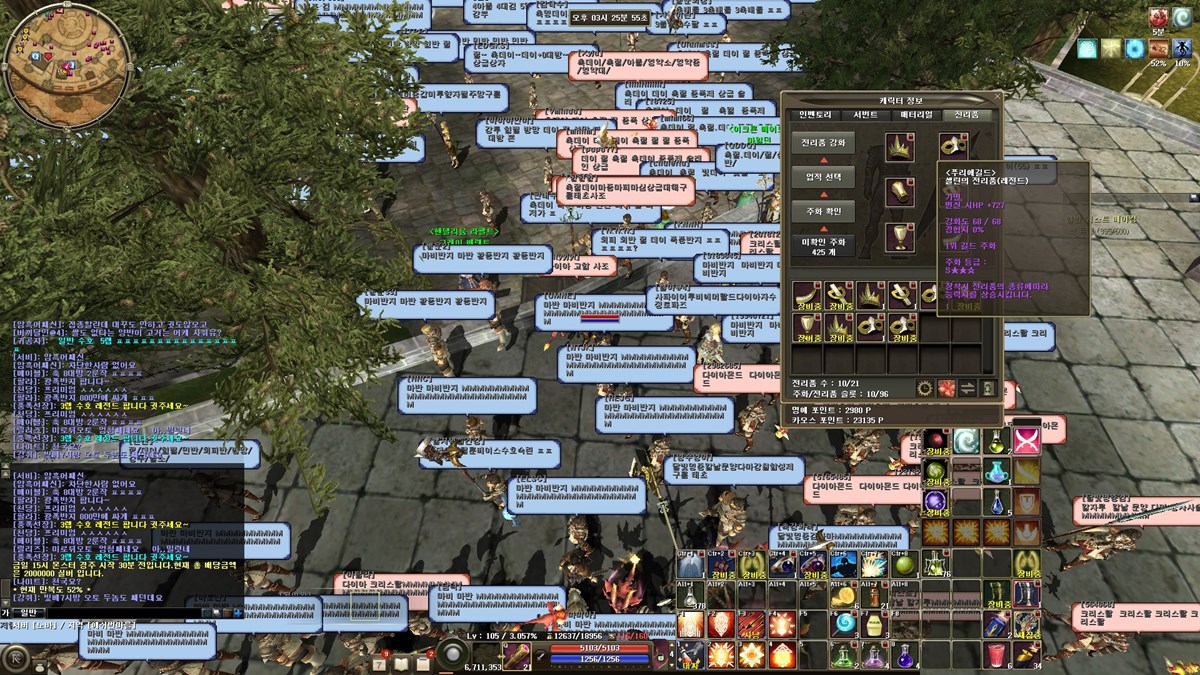Click the chat input field
Image resolution: width=1200 pixels, height=675 pixels.
pyautogui.click(x=120, y=612)
